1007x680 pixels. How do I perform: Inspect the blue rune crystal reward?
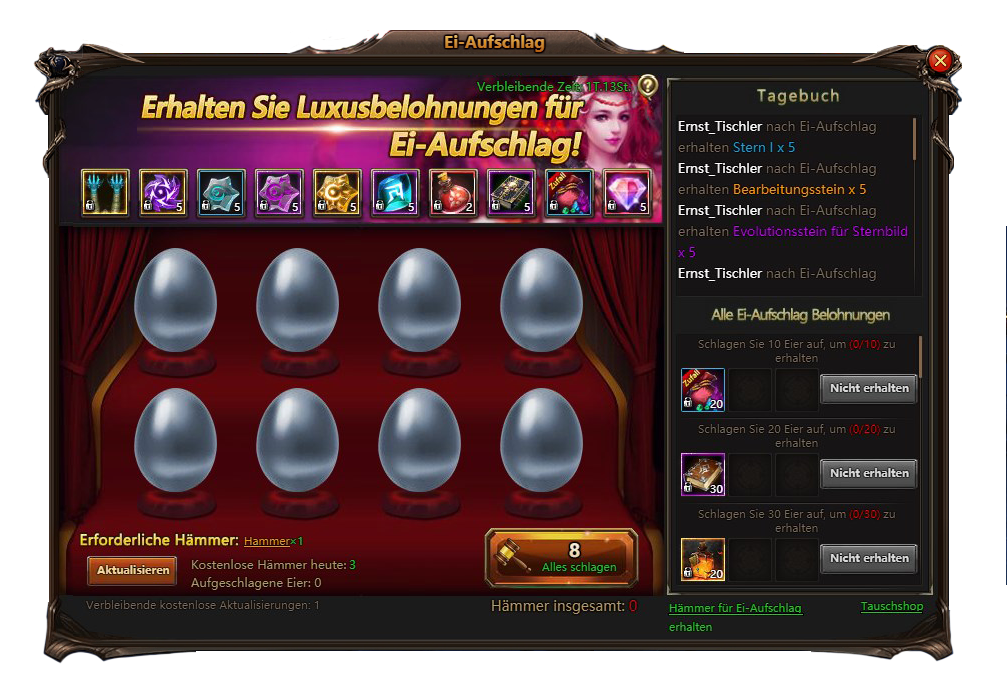395,193
